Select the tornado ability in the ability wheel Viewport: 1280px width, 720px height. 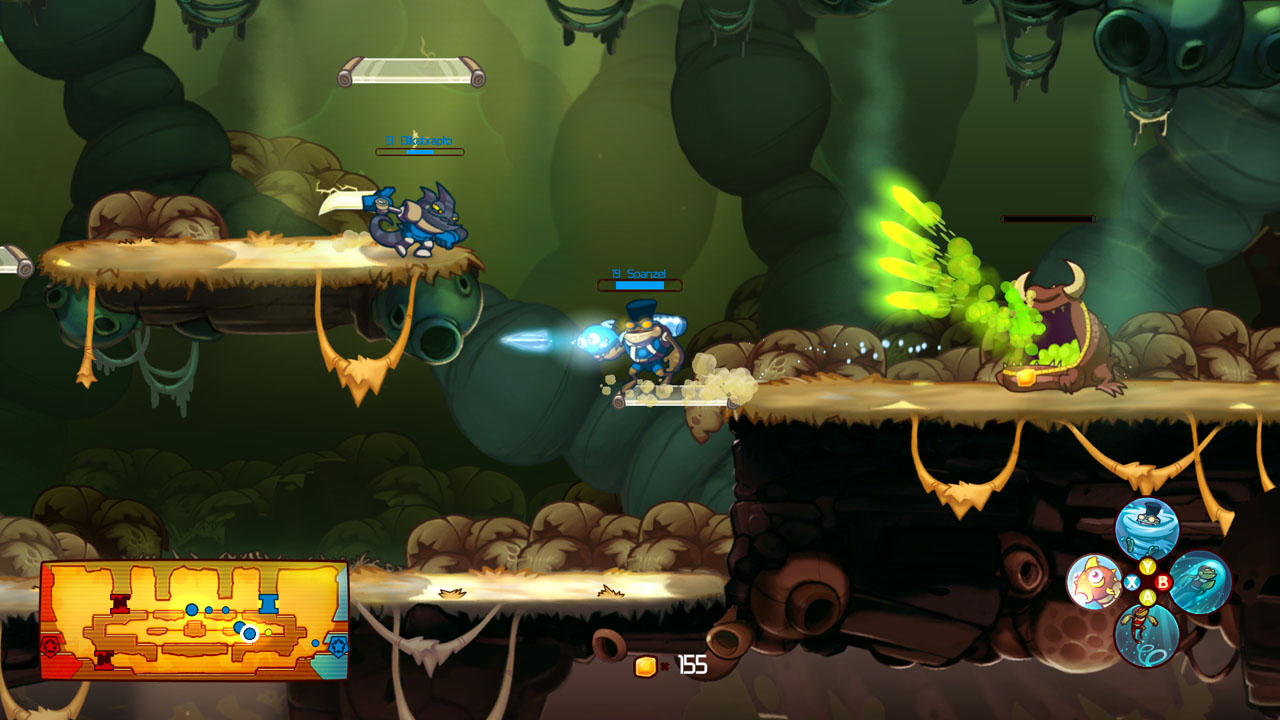point(1146,527)
